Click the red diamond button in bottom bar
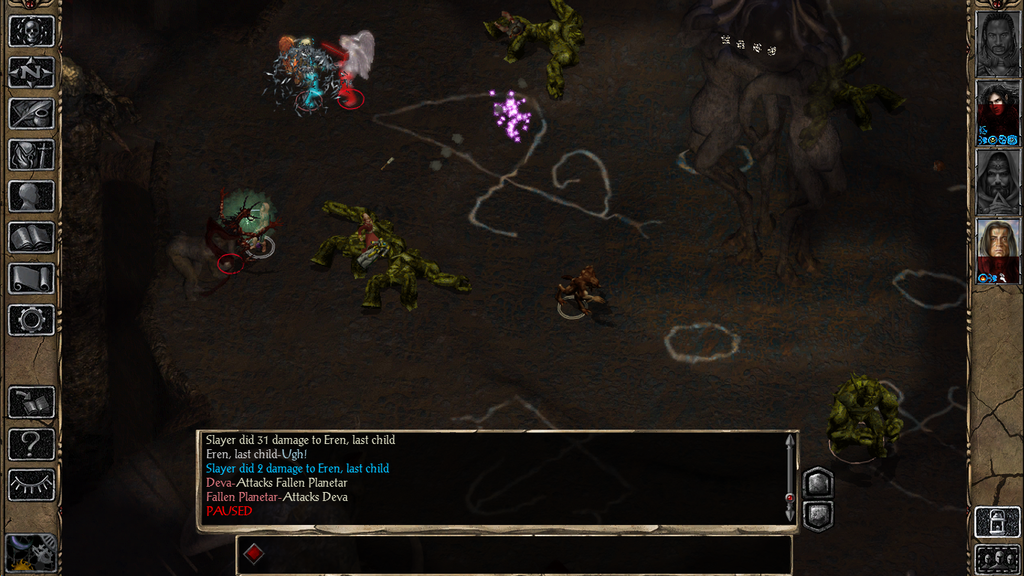This screenshot has height=576, width=1024. pyautogui.click(x=254, y=554)
